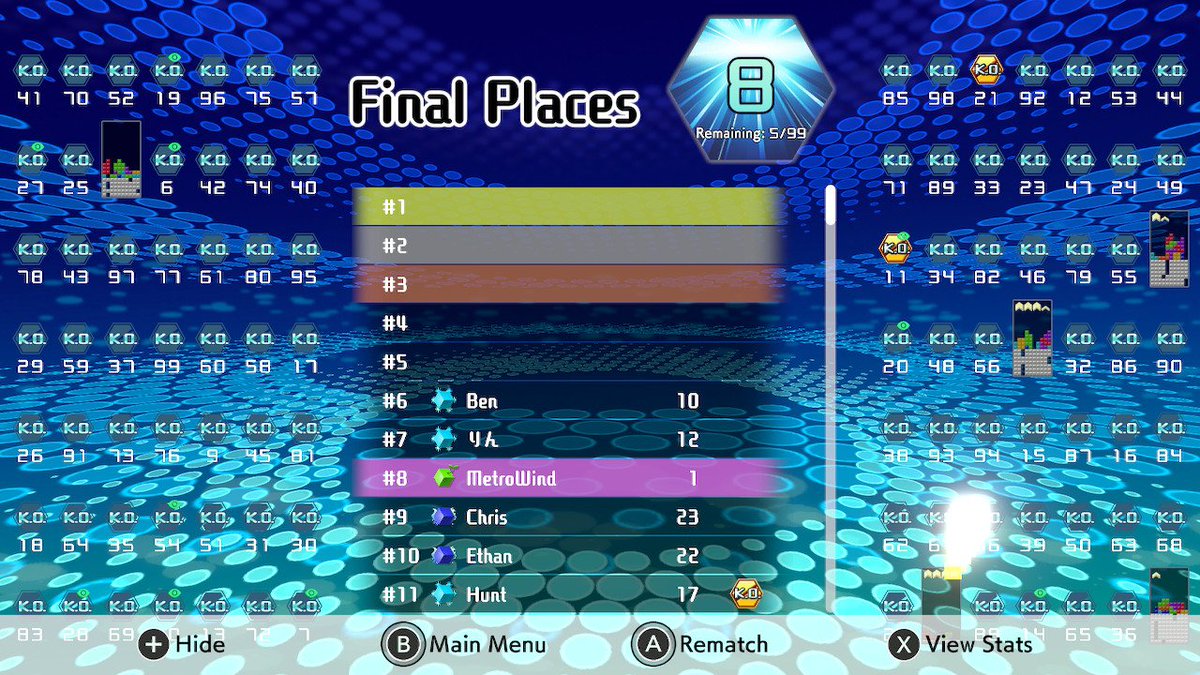Click the gold first place row
Image resolution: width=1200 pixels, height=675 pixels.
(565, 207)
